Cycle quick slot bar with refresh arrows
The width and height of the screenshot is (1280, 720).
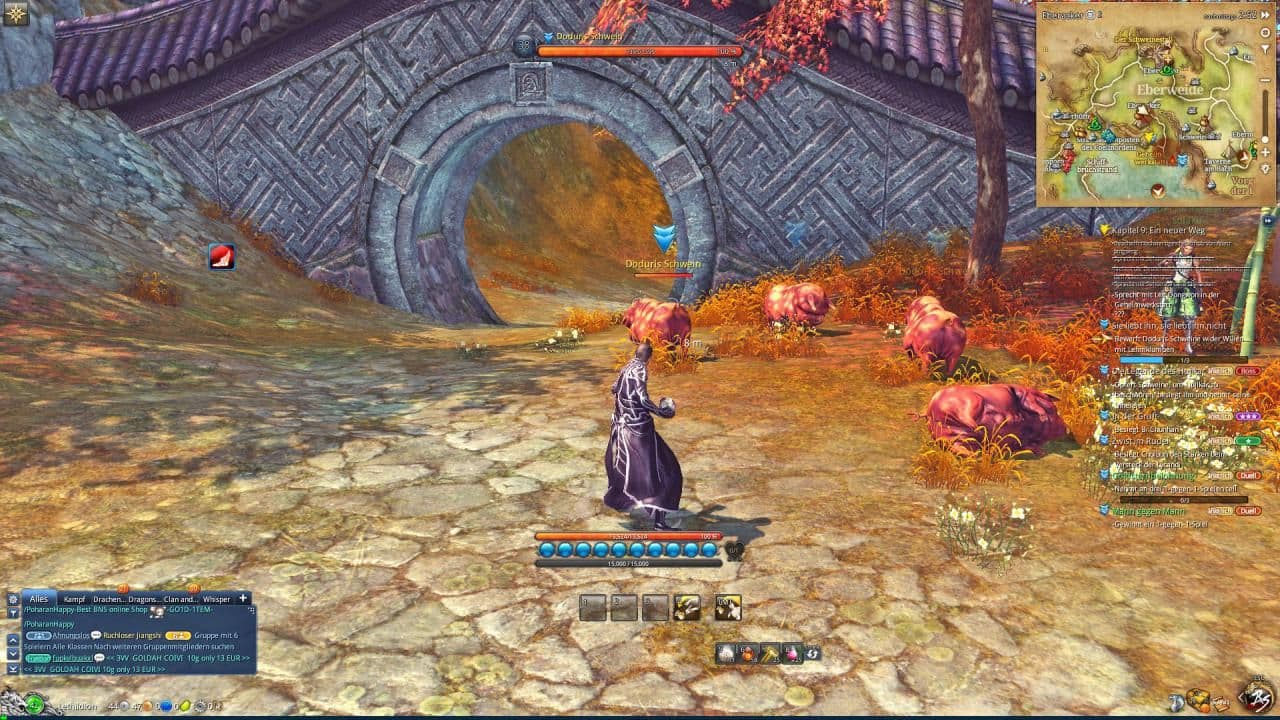pyautogui.click(x=813, y=653)
